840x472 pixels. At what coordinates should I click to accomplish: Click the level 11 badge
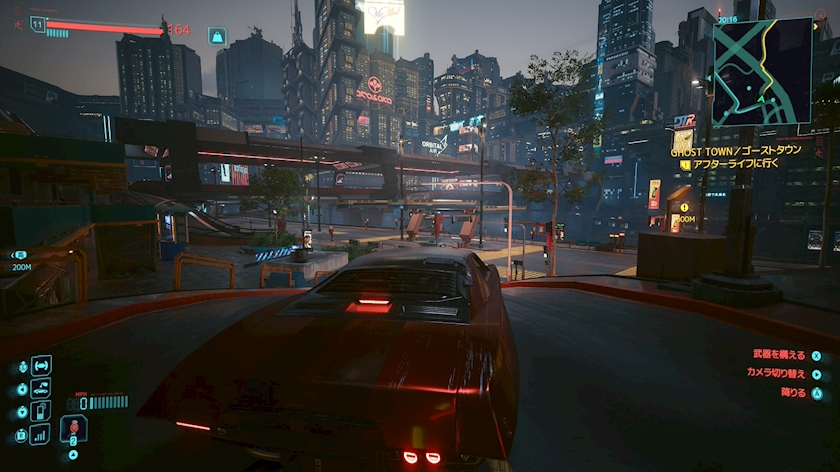[38, 23]
